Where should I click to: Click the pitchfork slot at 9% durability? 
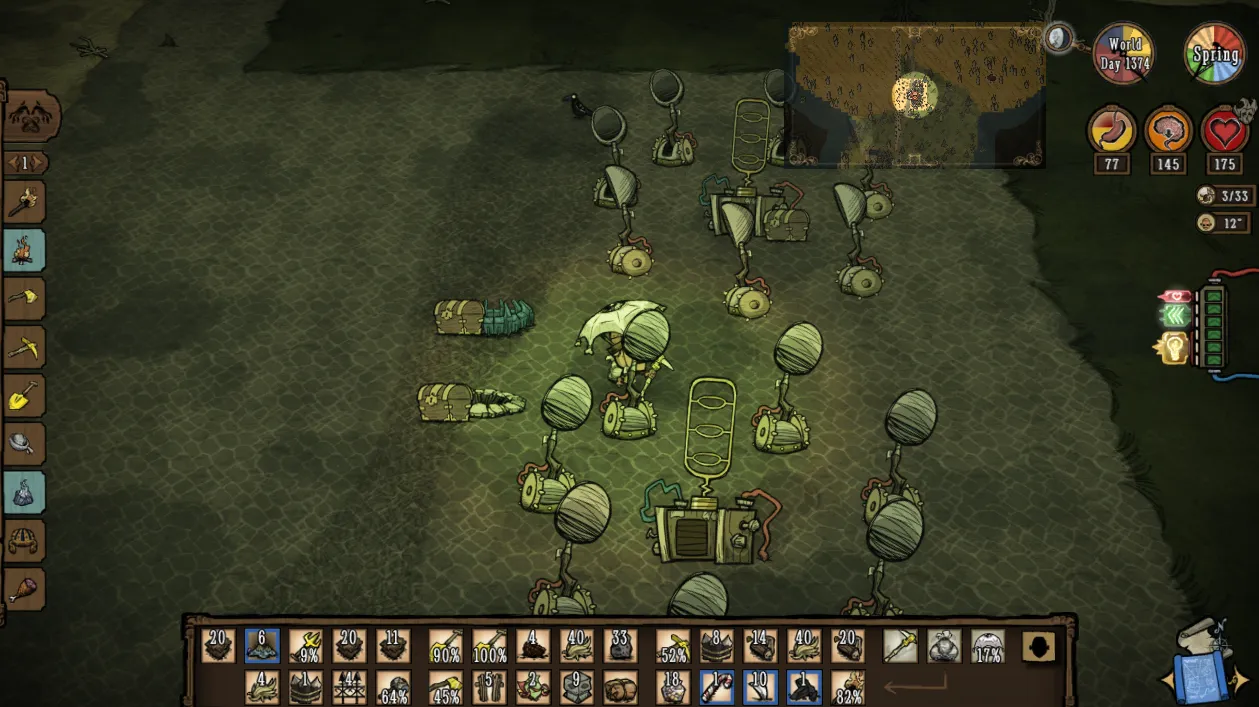306,646
